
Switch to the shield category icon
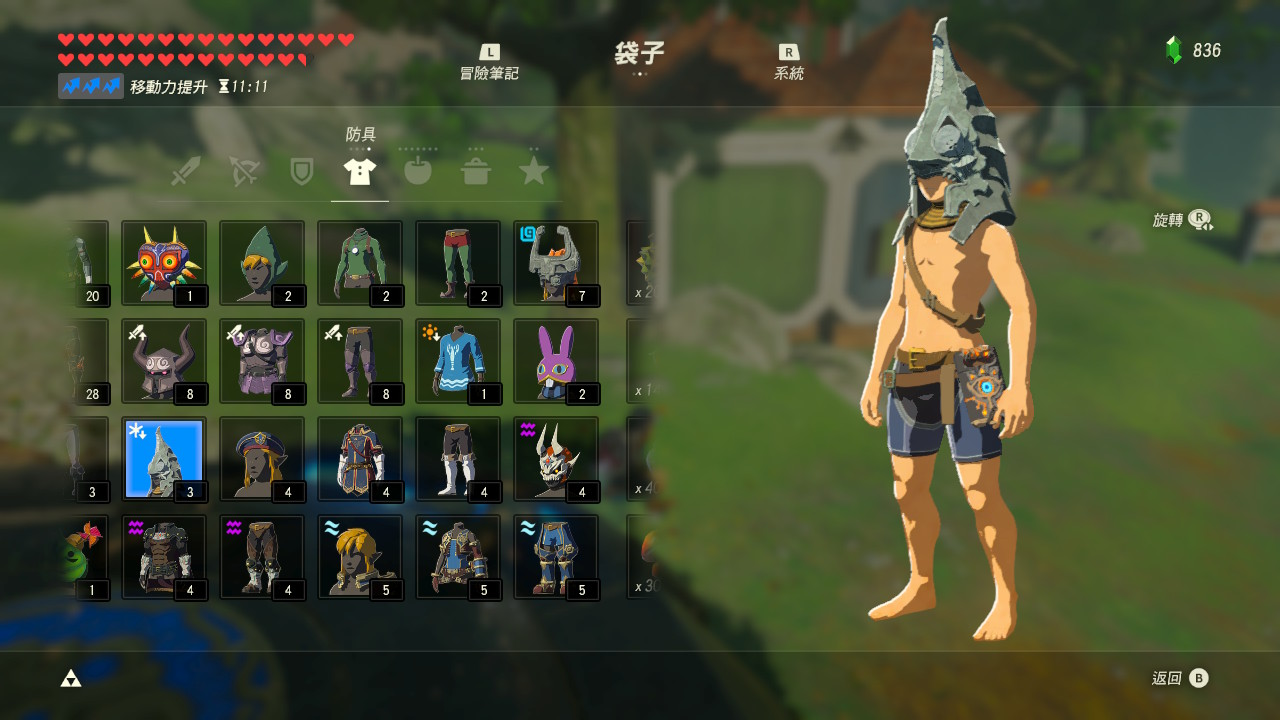(x=300, y=170)
